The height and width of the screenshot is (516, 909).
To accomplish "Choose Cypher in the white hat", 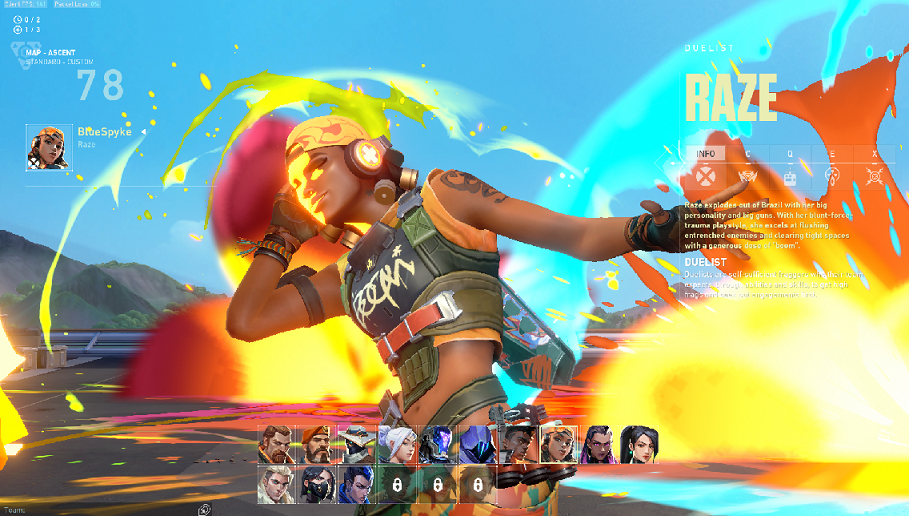I will pos(358,445).
